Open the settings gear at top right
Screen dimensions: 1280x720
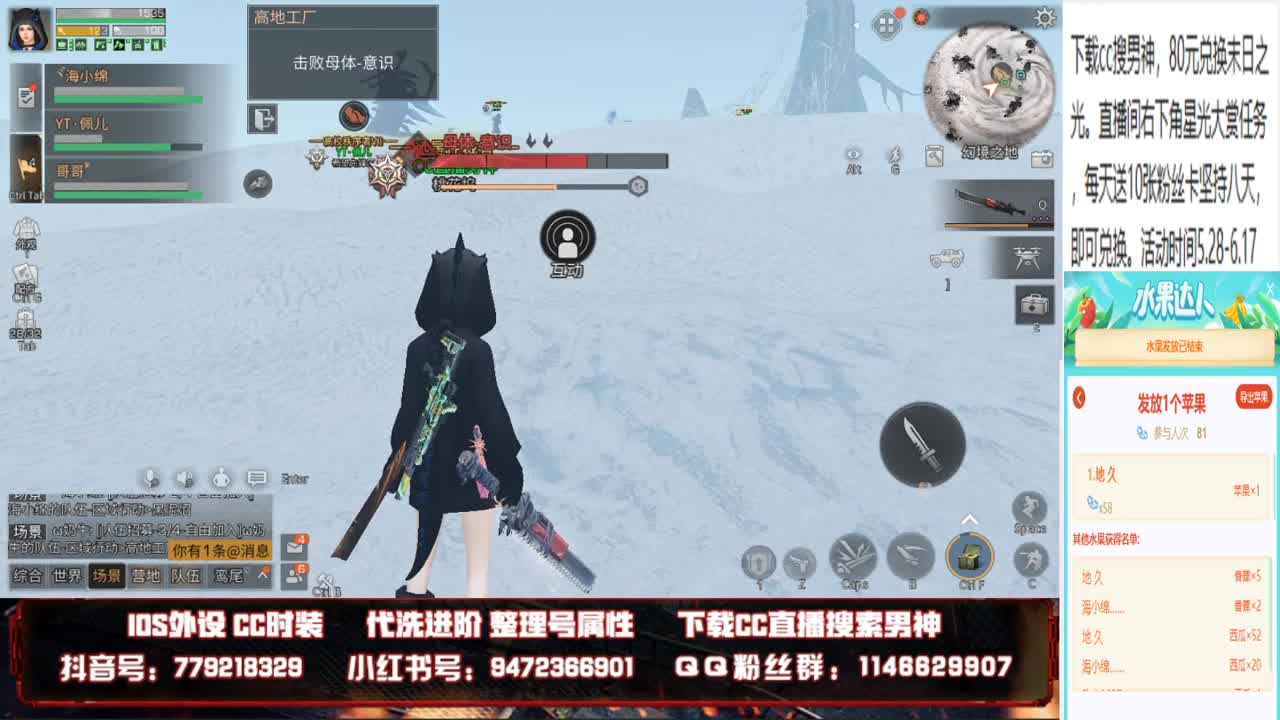(x=1044, y=17)
